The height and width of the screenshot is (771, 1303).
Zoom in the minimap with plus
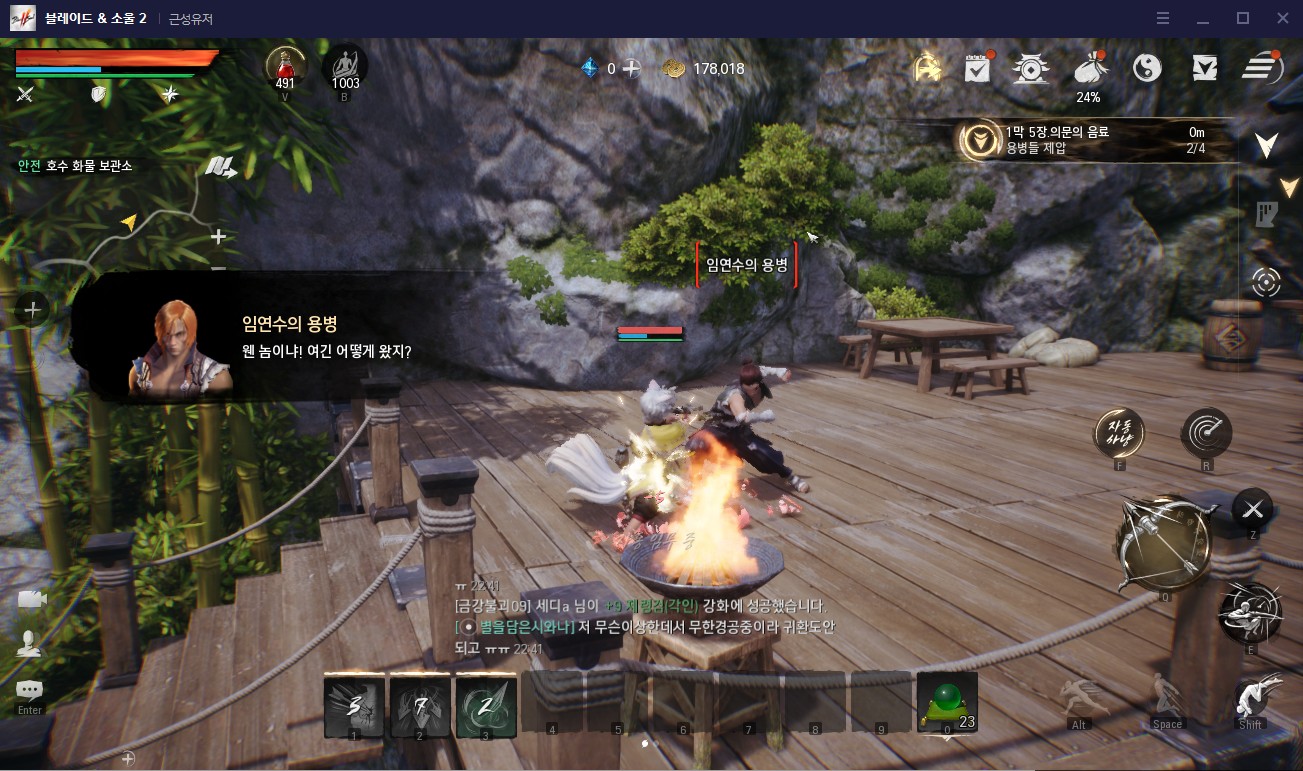point(219,237)
